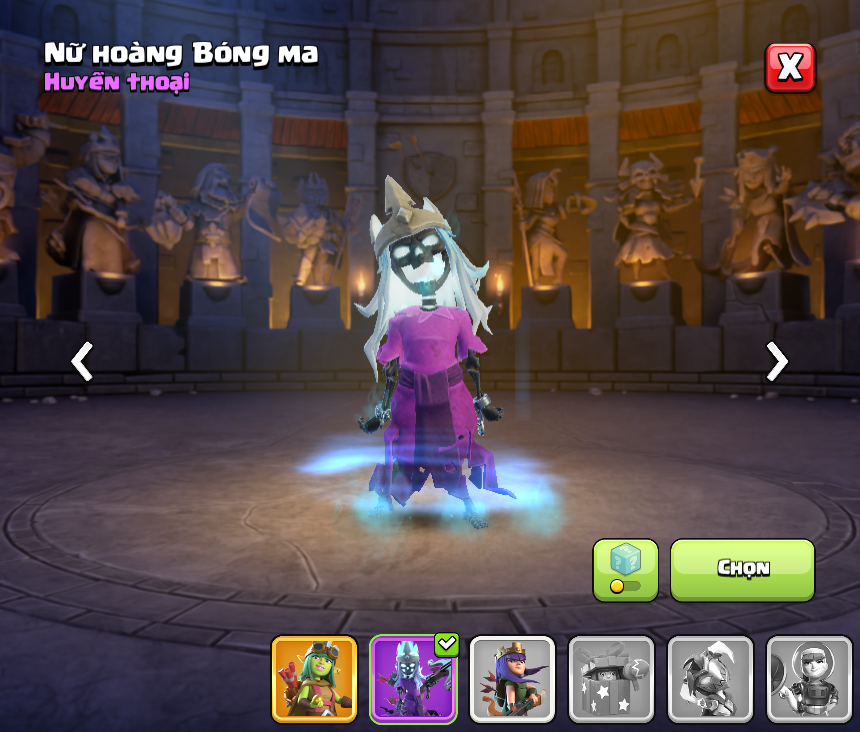This screenshot has height=732, width=860.
Task: Select the locked gift box skin thumbnail
Action: coord(611,679)
